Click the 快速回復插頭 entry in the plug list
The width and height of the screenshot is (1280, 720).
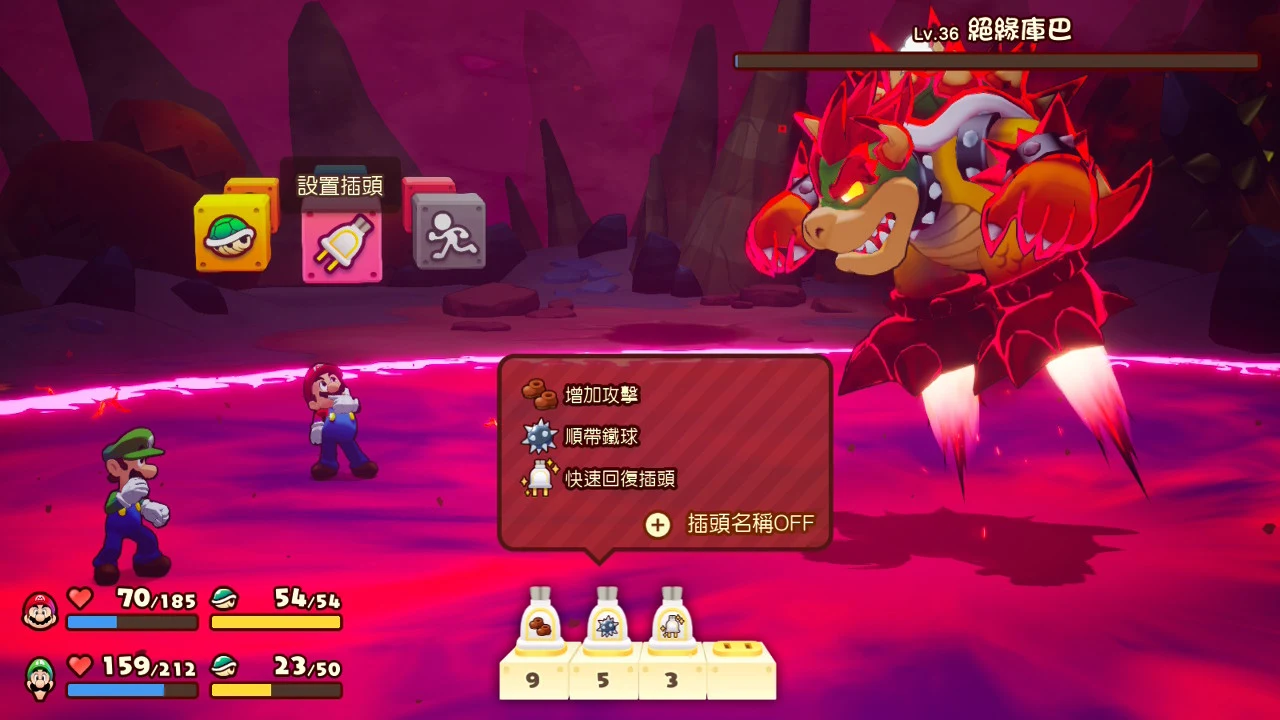620,479
